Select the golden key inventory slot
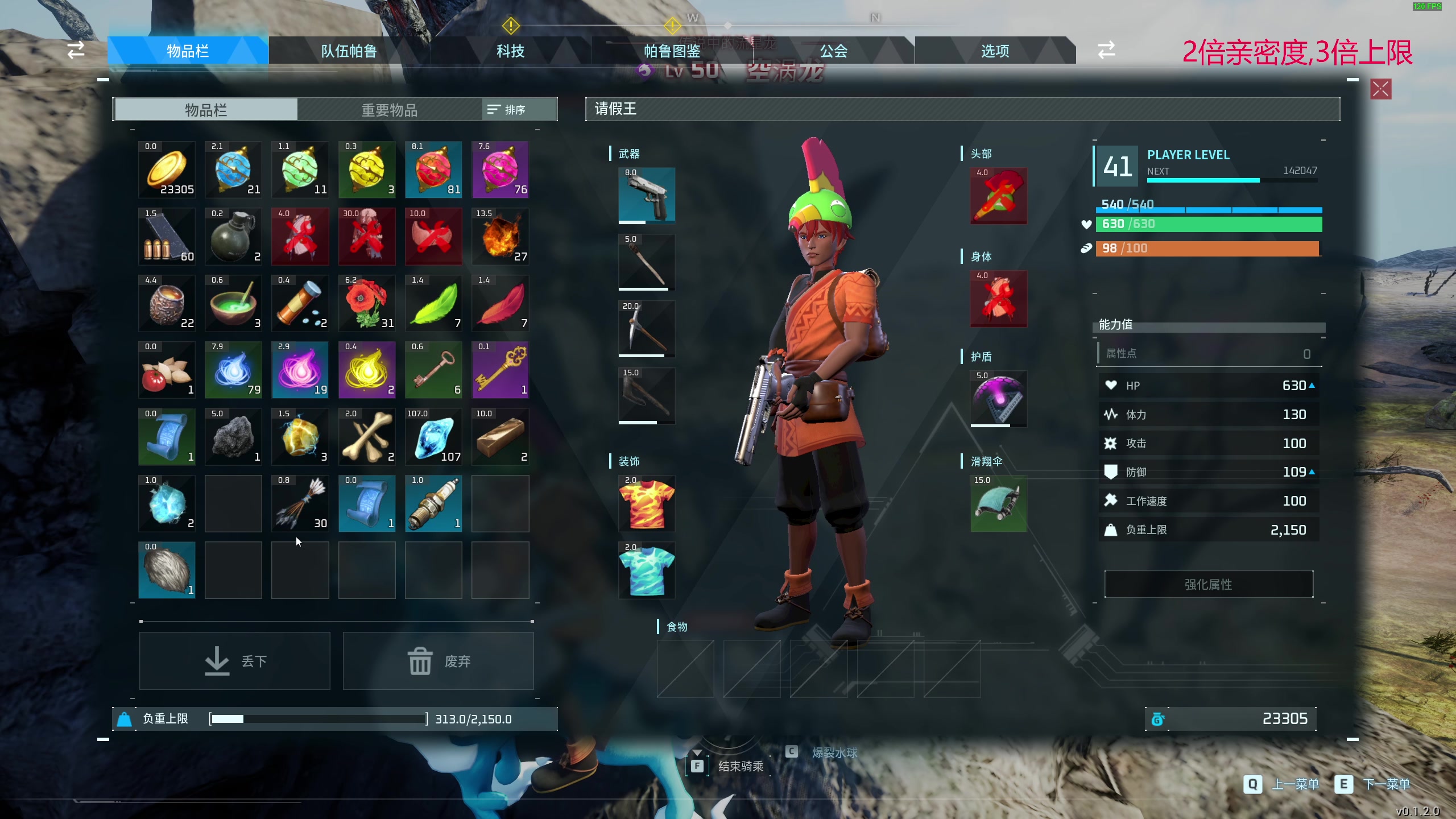 pyautogui.click(x=500, y=370)
